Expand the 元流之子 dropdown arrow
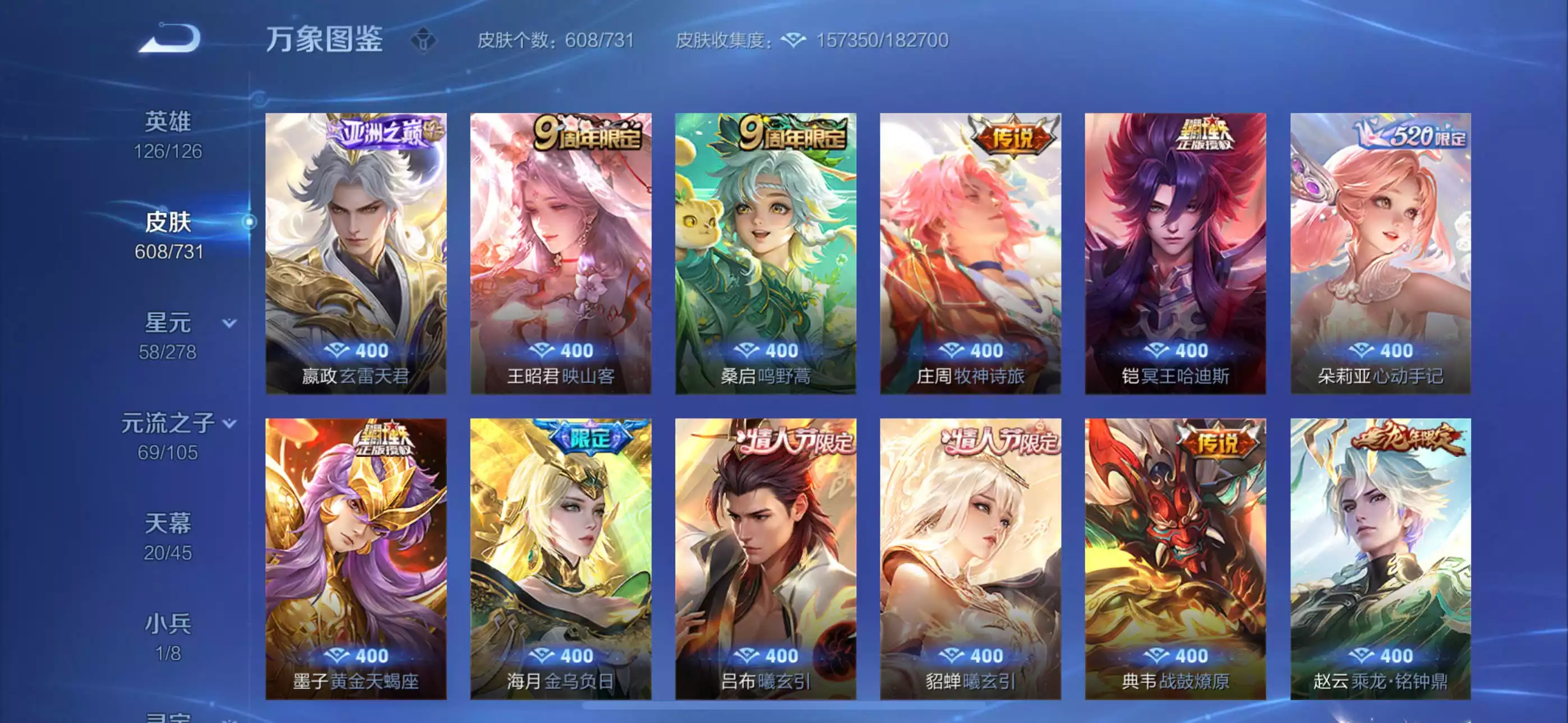The width and height of the screenshot is (1568, 723). (229, 423)
